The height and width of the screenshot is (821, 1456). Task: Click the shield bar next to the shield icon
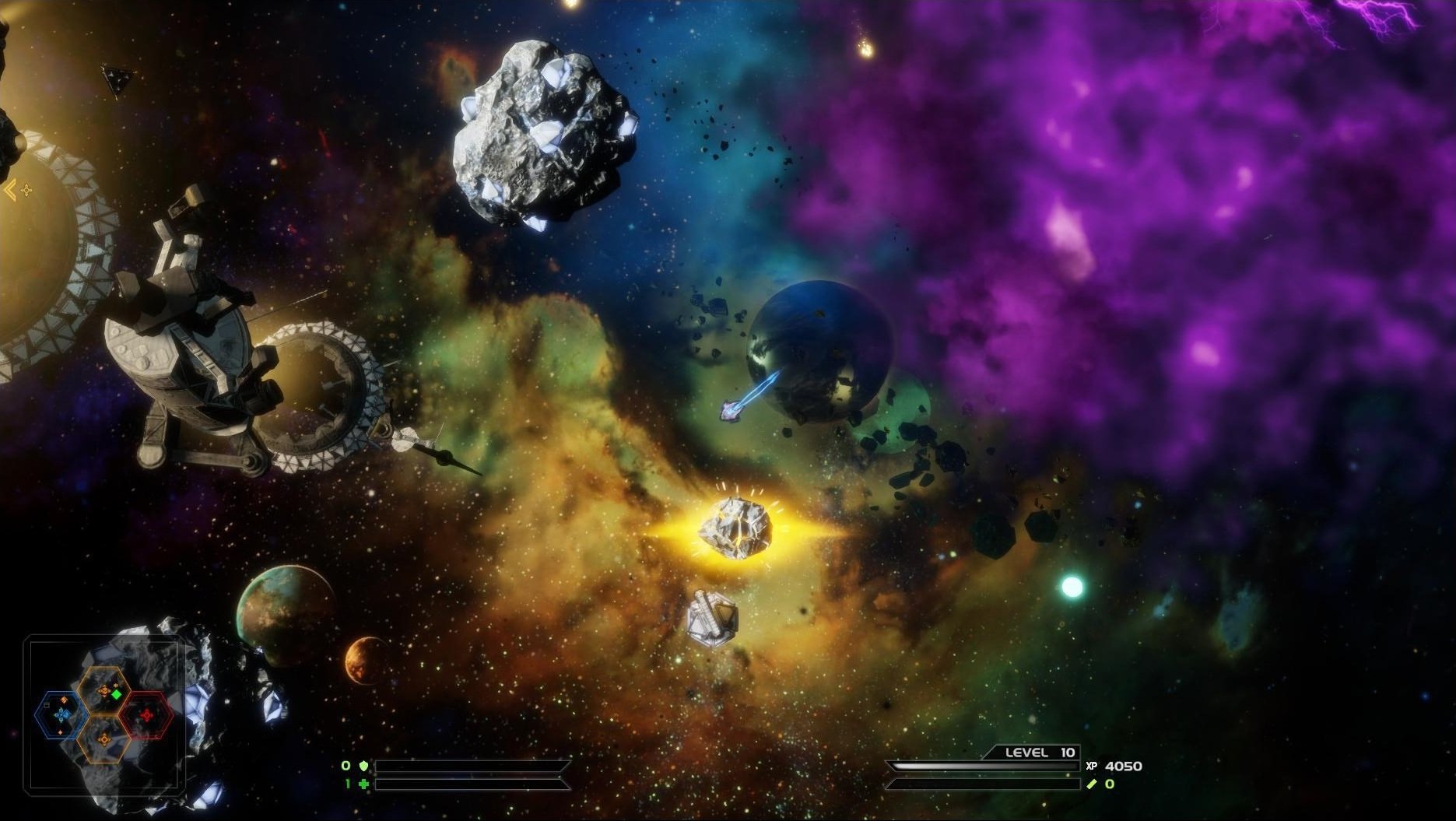tap(468, 767)
